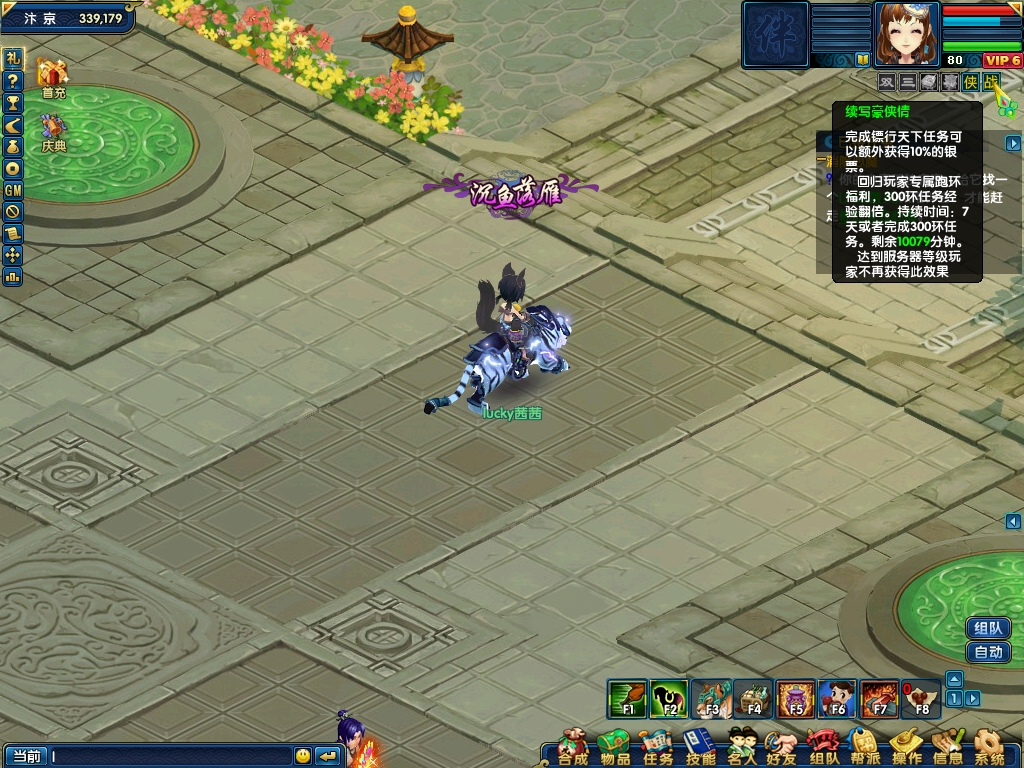Open the 庆典 celebration bell icon
The height and width of the screenshot is (768, 1024).
(53, 131)
